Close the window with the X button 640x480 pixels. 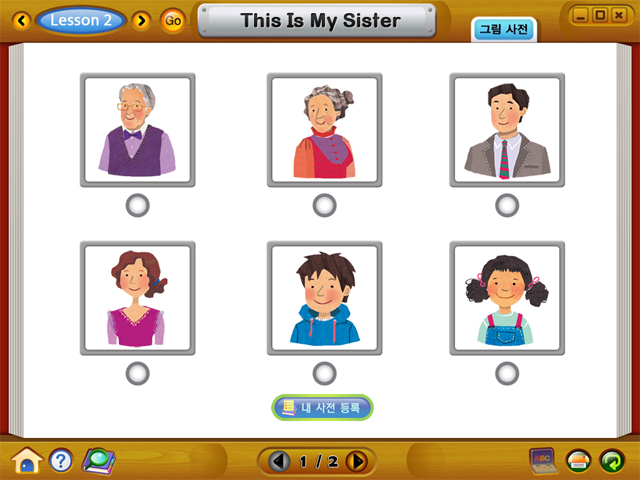tap(619, 15)
